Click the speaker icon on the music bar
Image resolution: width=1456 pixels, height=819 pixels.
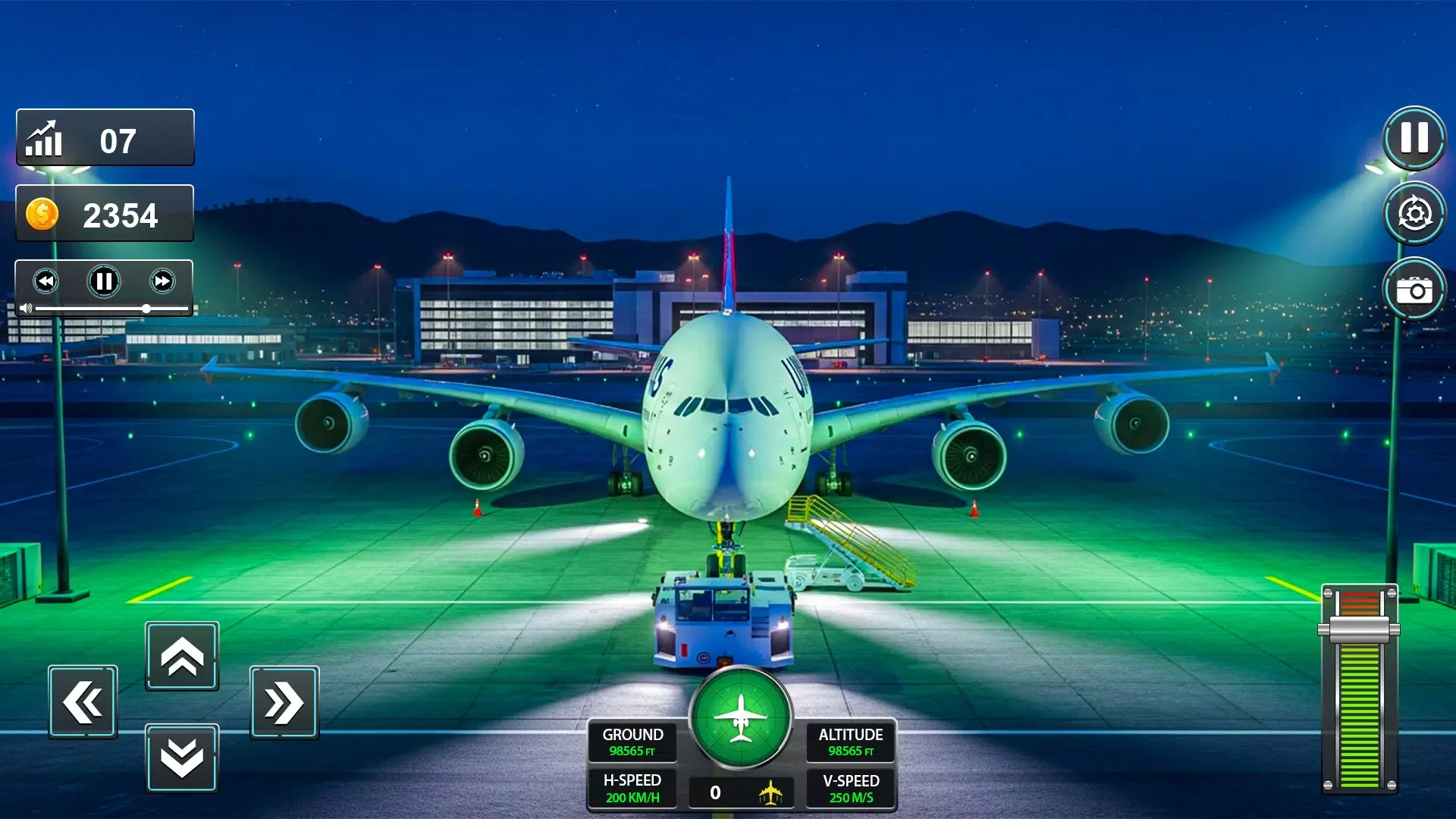27,308
